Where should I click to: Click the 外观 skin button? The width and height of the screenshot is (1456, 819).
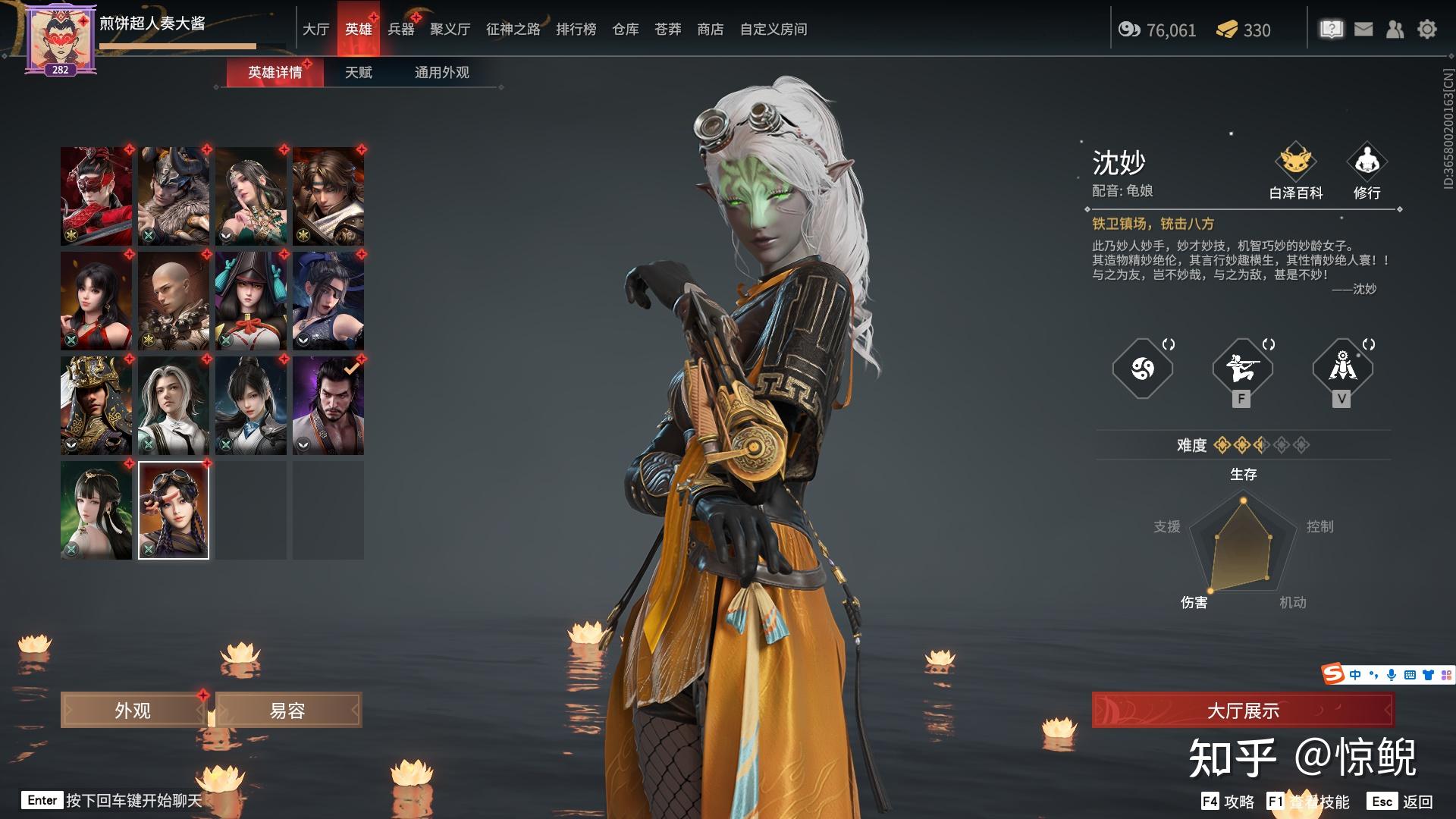tap(133, 711)
